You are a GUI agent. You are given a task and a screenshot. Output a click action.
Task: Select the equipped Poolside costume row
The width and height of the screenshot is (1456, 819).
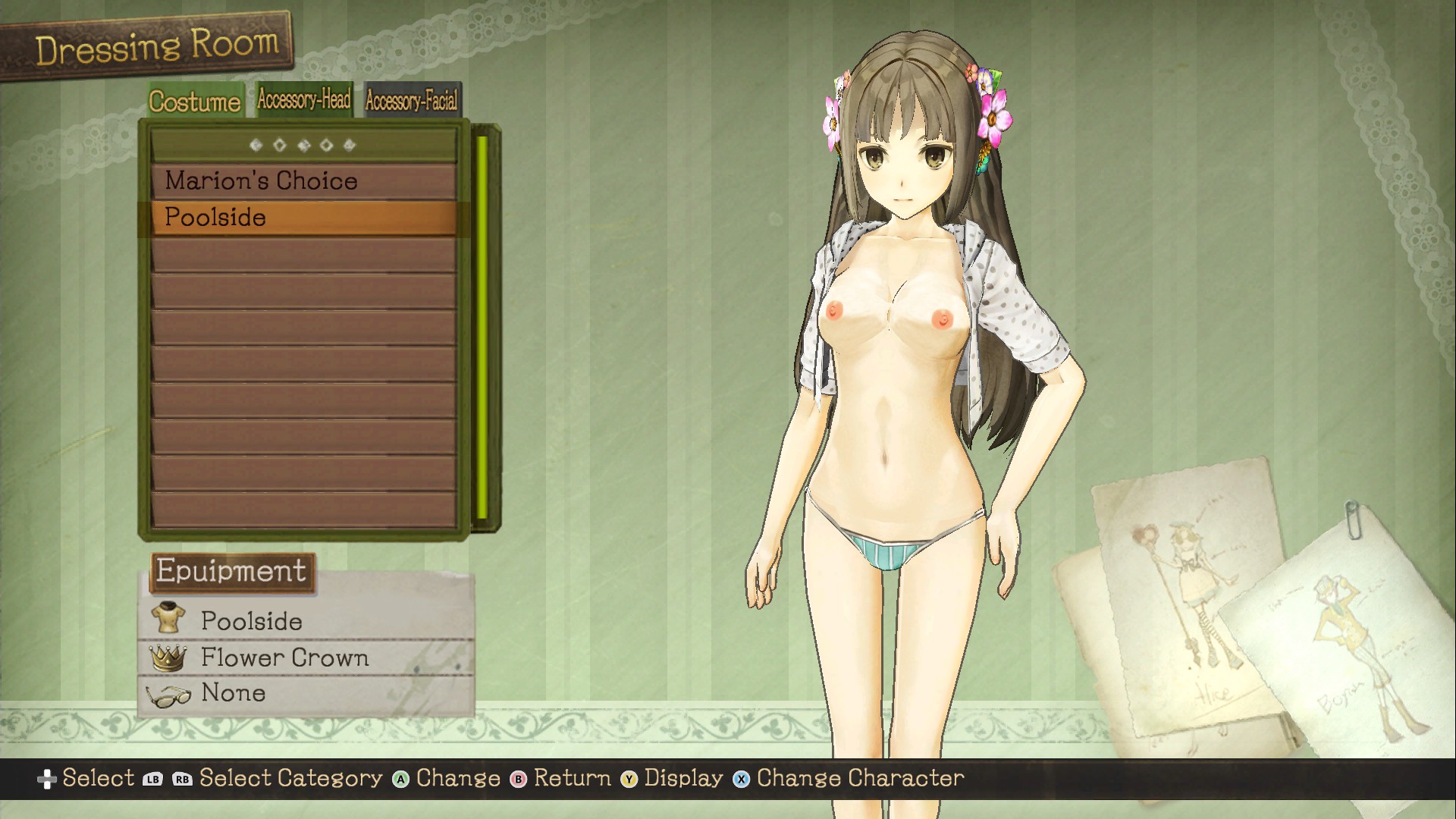(306, 620)
